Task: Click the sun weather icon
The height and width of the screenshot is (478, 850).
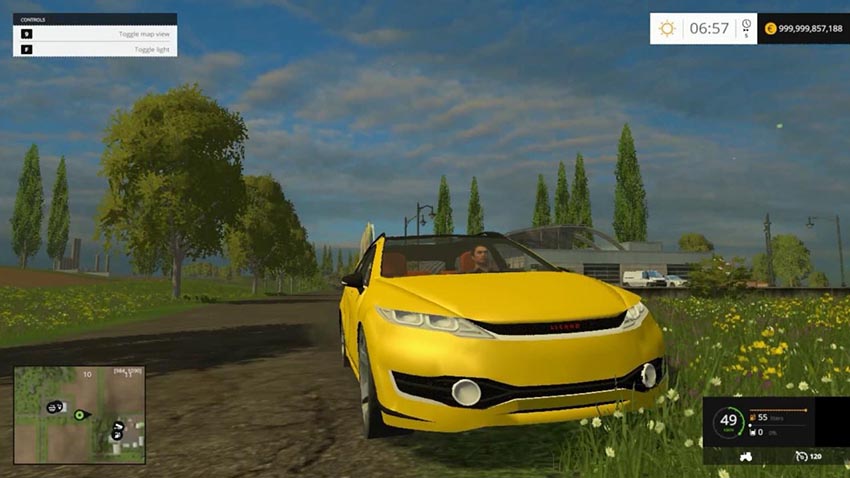Action: (x=667, y=28)
